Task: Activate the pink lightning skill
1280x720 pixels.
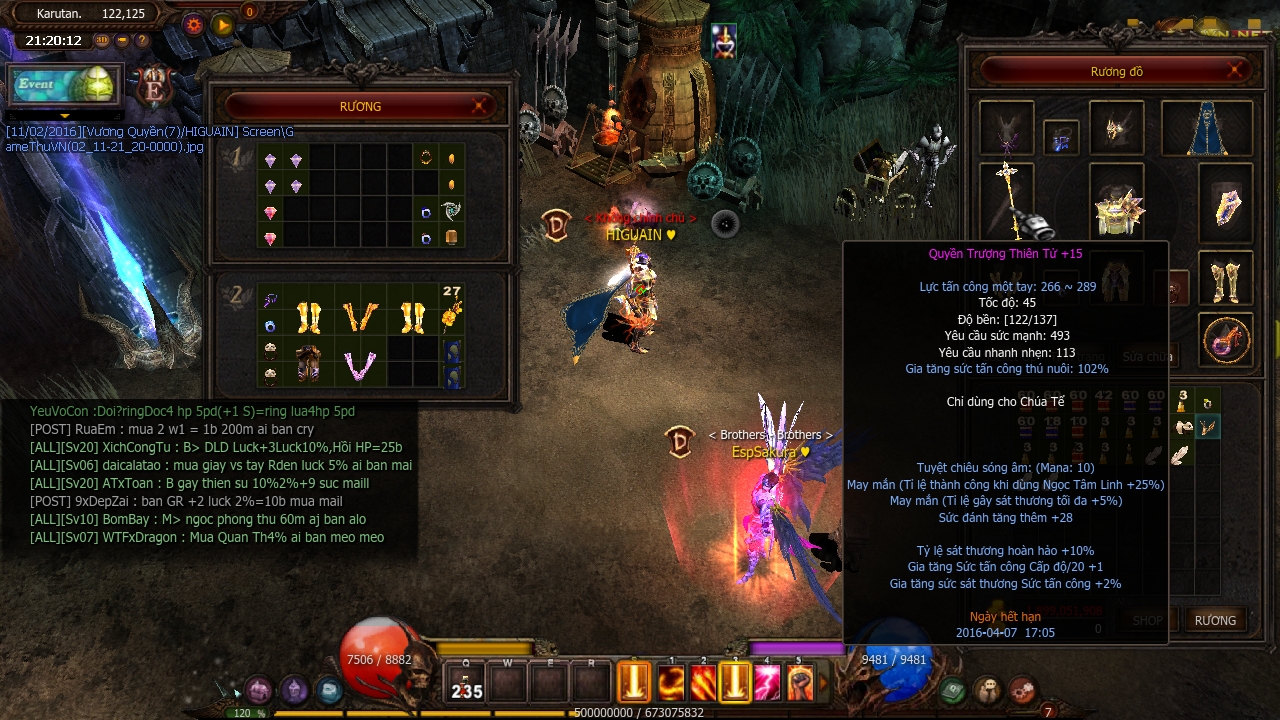Action: (767, 683)
